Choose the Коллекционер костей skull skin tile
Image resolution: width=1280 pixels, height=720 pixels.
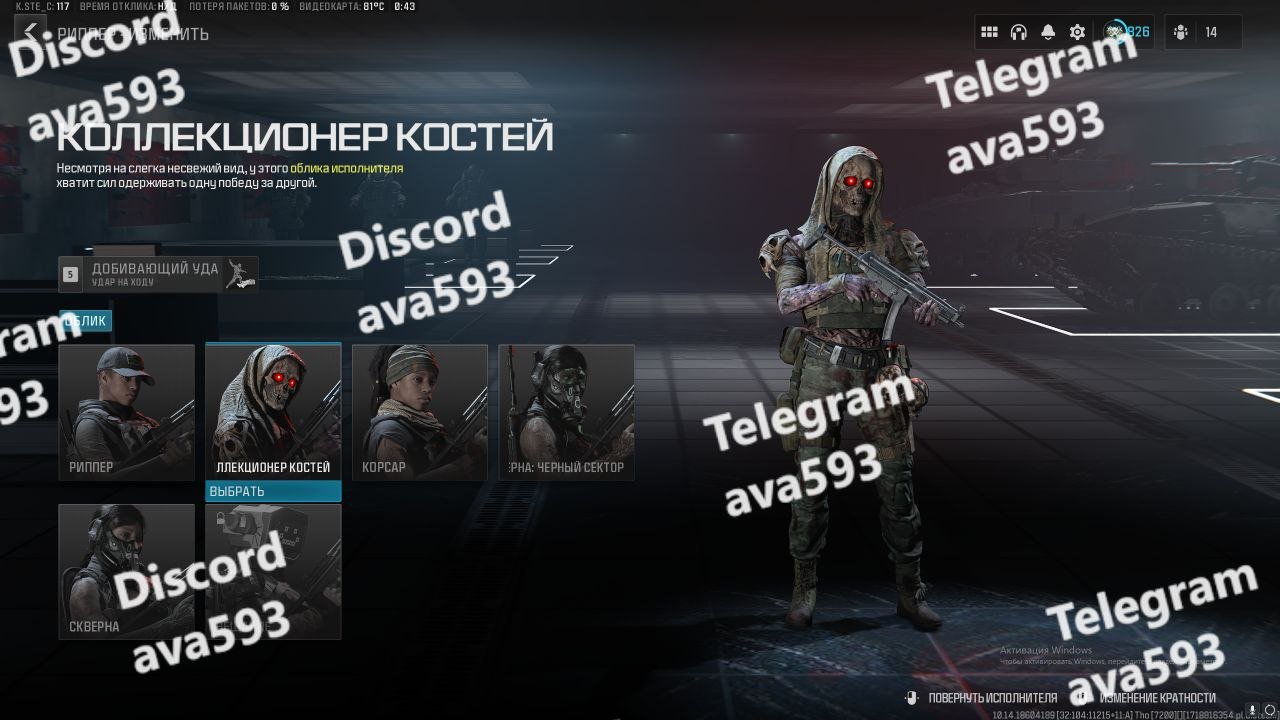coord(273,412)
